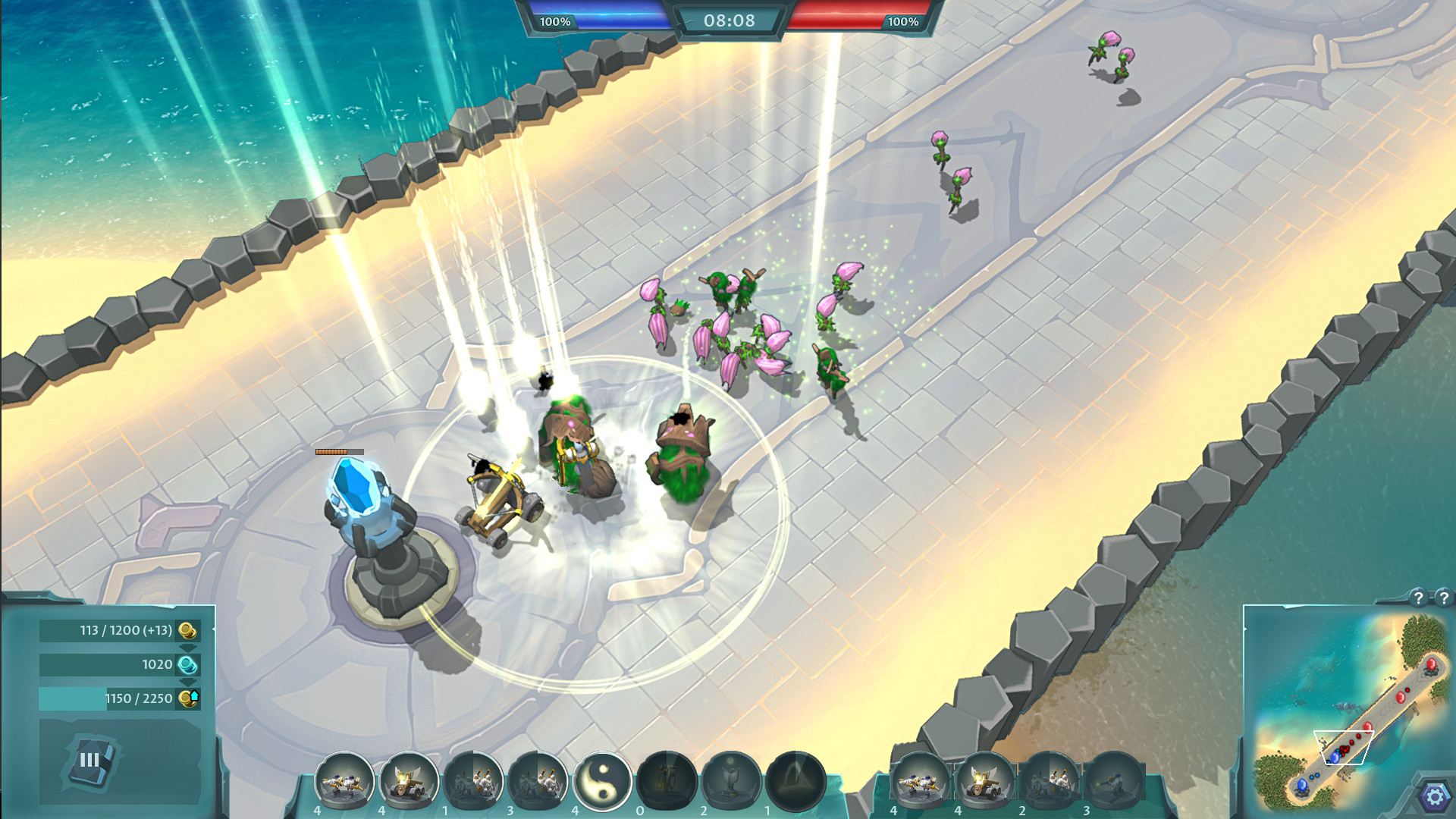This screenshot has width=1456, height=819.
Task: Select the dark bell-shaped icon showing 1
Action: tap(795, 781)
